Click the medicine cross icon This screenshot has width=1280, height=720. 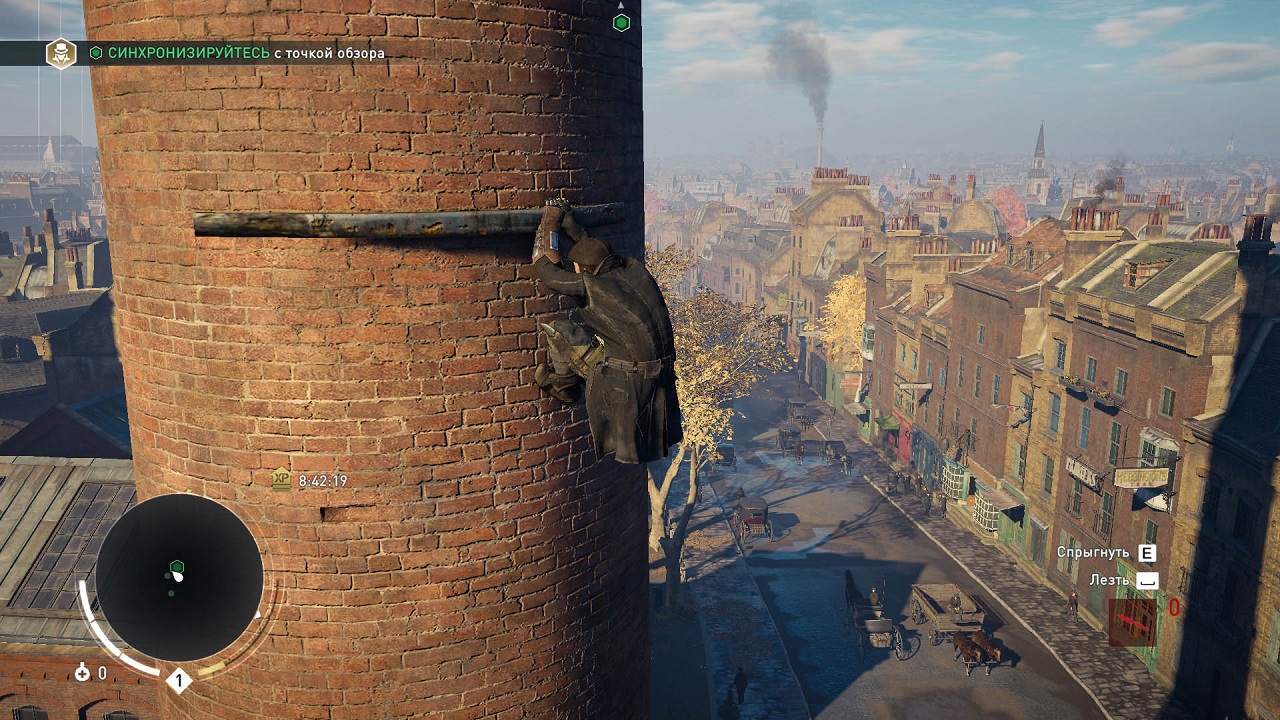[82, 673]
